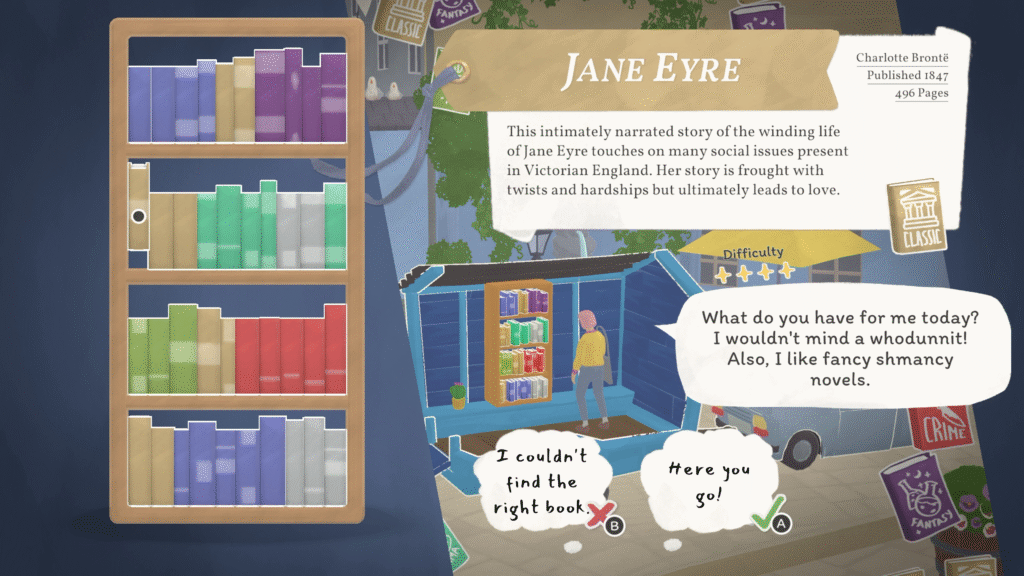
Task: Select the lone green book beside the gray books
Action: point(335,227)
